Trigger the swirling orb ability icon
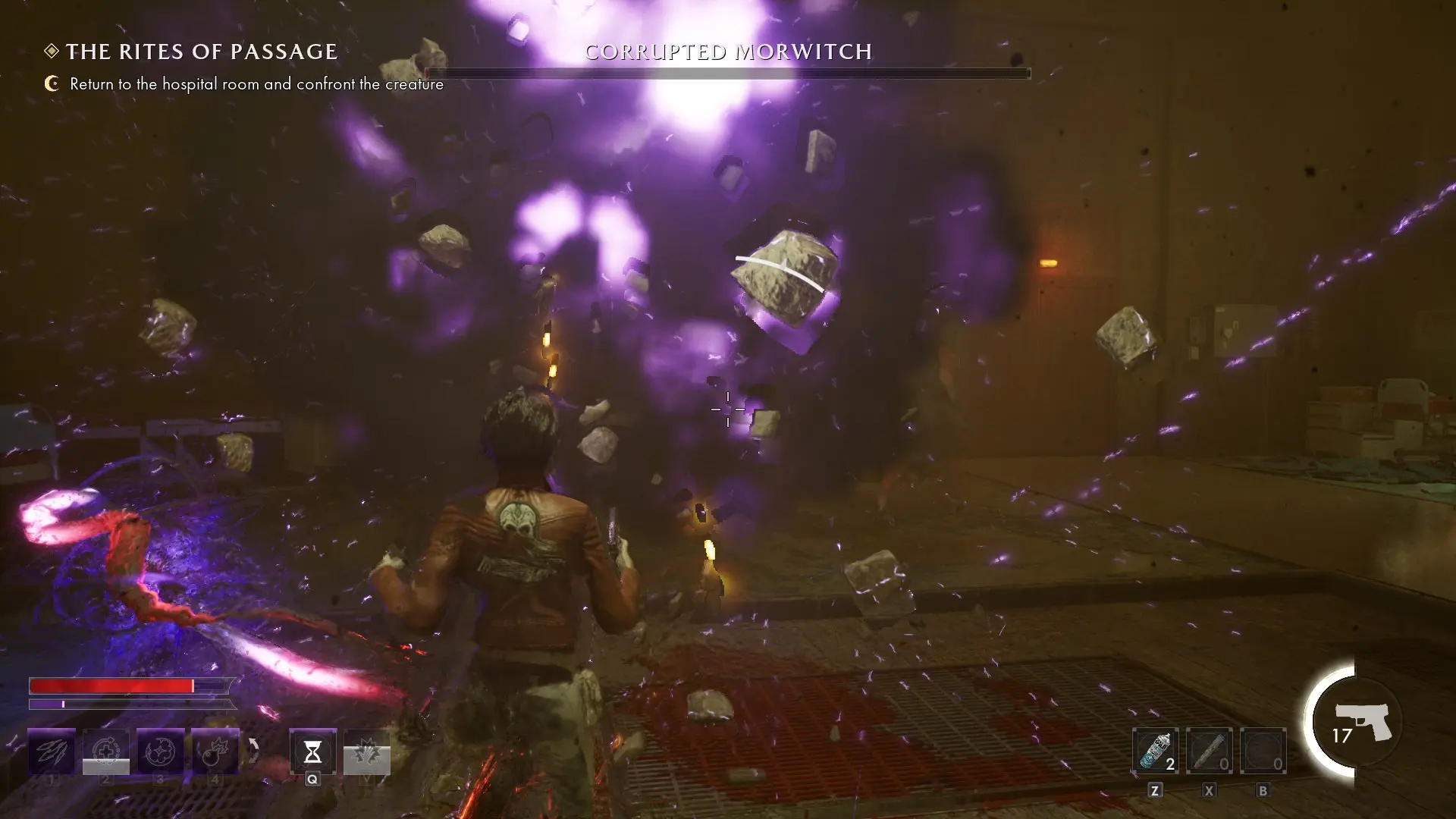This screenshot has width=1456, height=819. pos(161,751)
